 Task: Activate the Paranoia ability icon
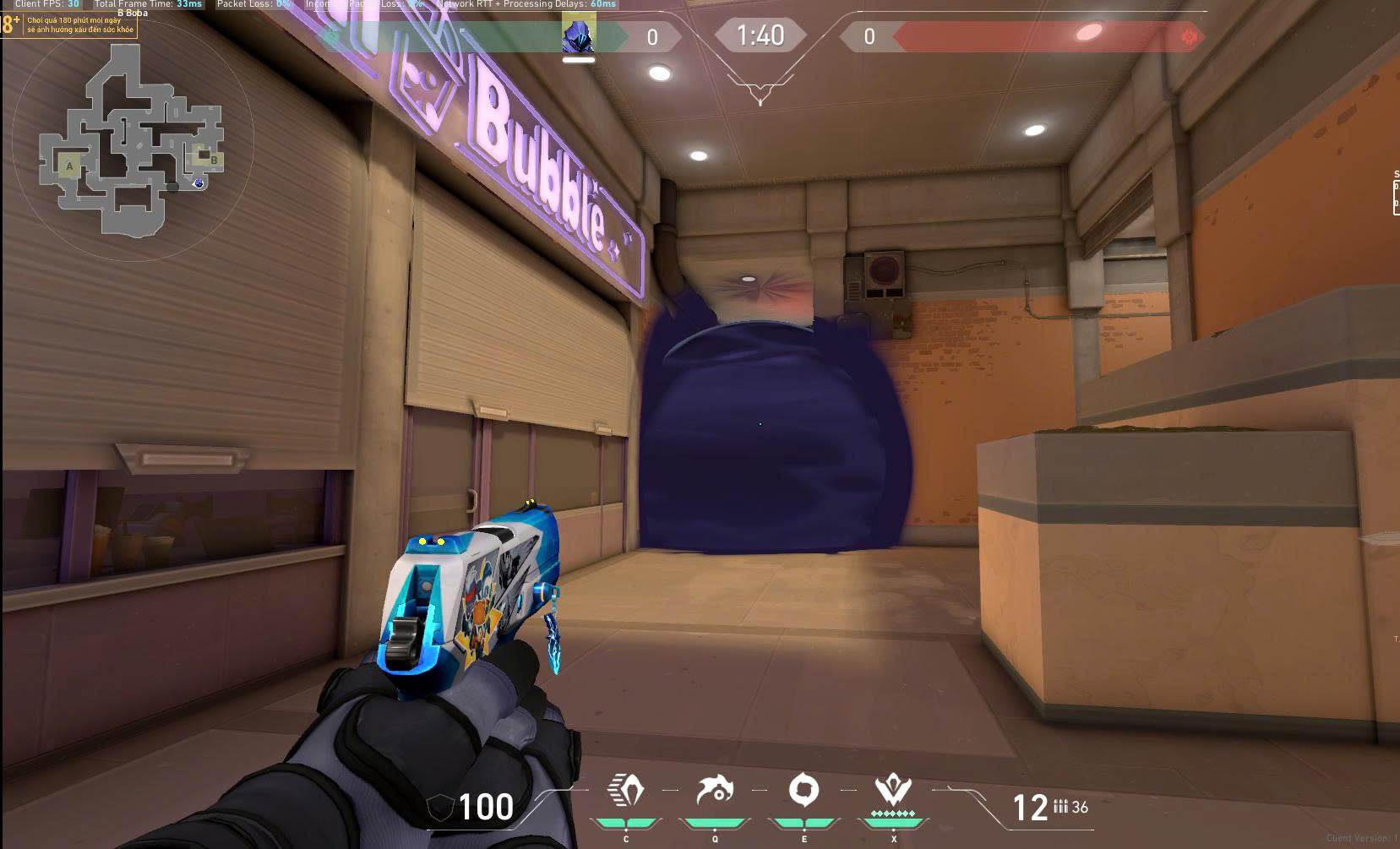click(x=715, y=791)
